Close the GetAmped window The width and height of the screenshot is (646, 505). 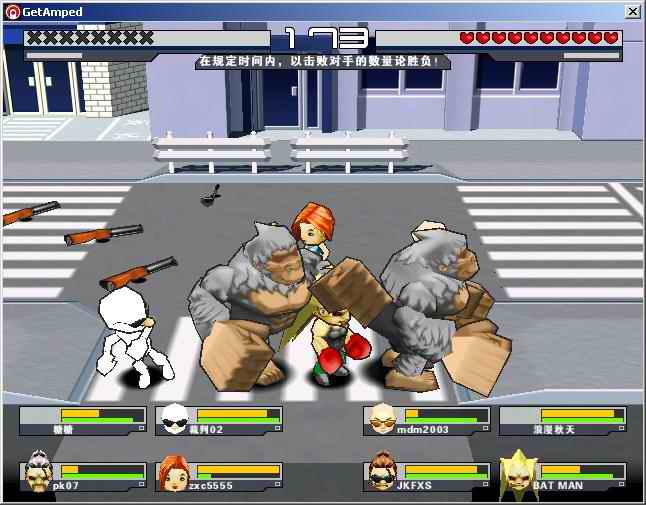pyautogui.click(x=632, y=11)
